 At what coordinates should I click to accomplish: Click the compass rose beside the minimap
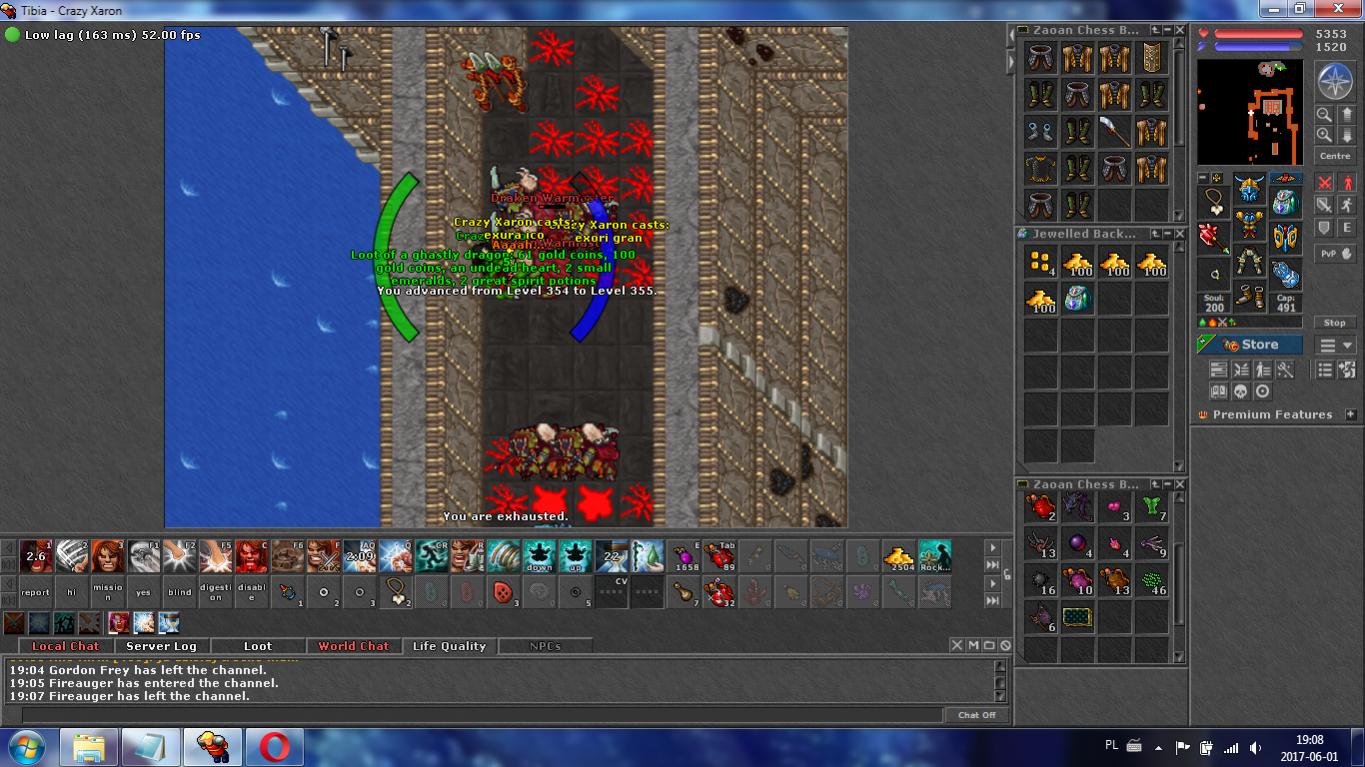pyautogui.click(x=1334, y=82)
